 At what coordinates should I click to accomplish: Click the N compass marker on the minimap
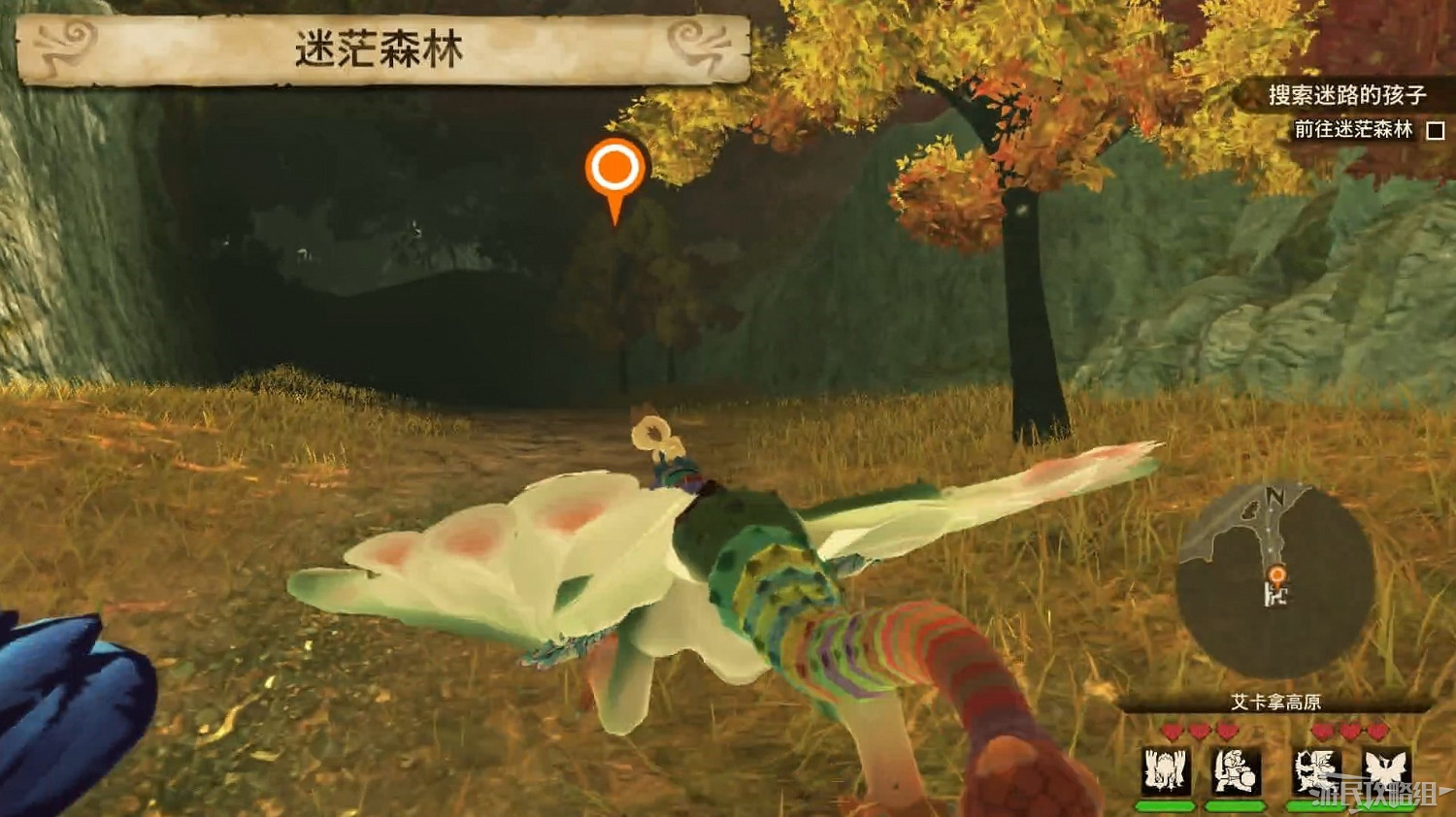point(1276,495)
